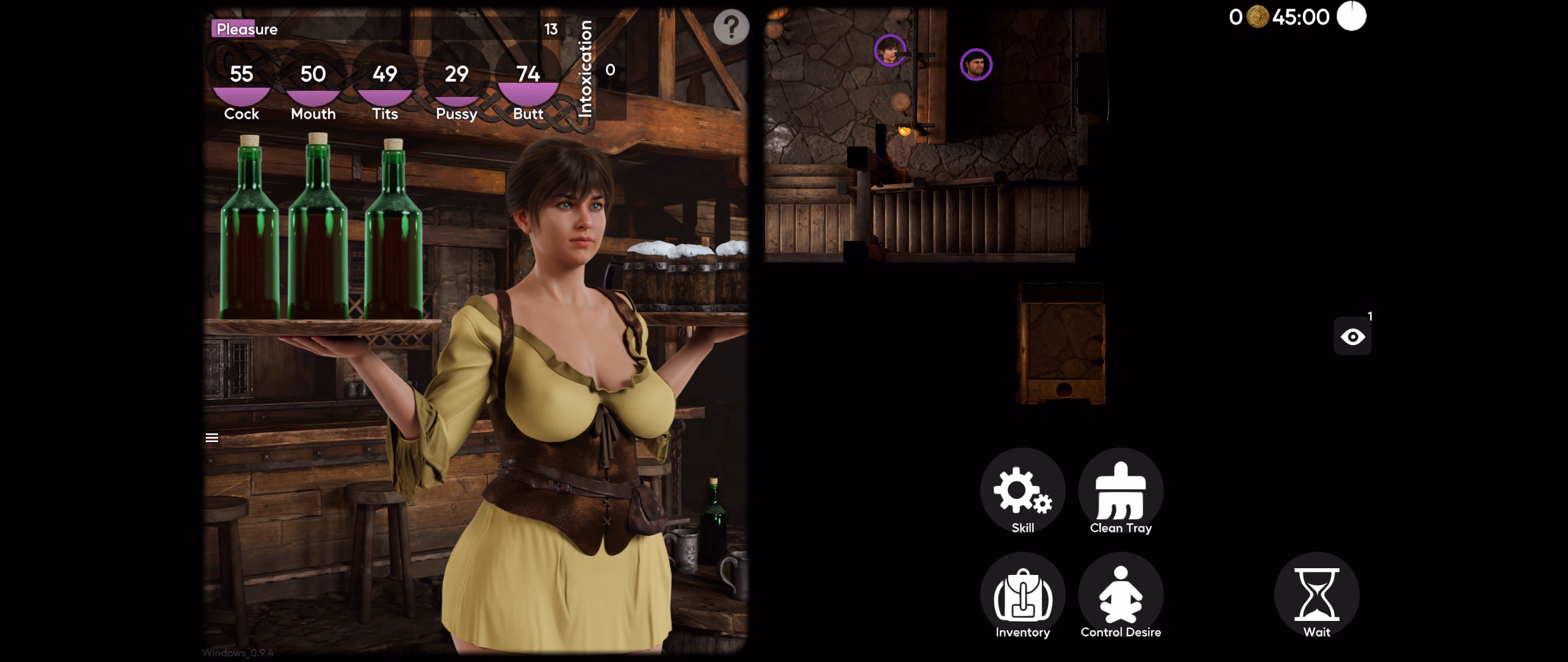This screenshot has width=1568, height=662.
Task: Click the Wait hourglass button
Action: (x=1316, y=596)
